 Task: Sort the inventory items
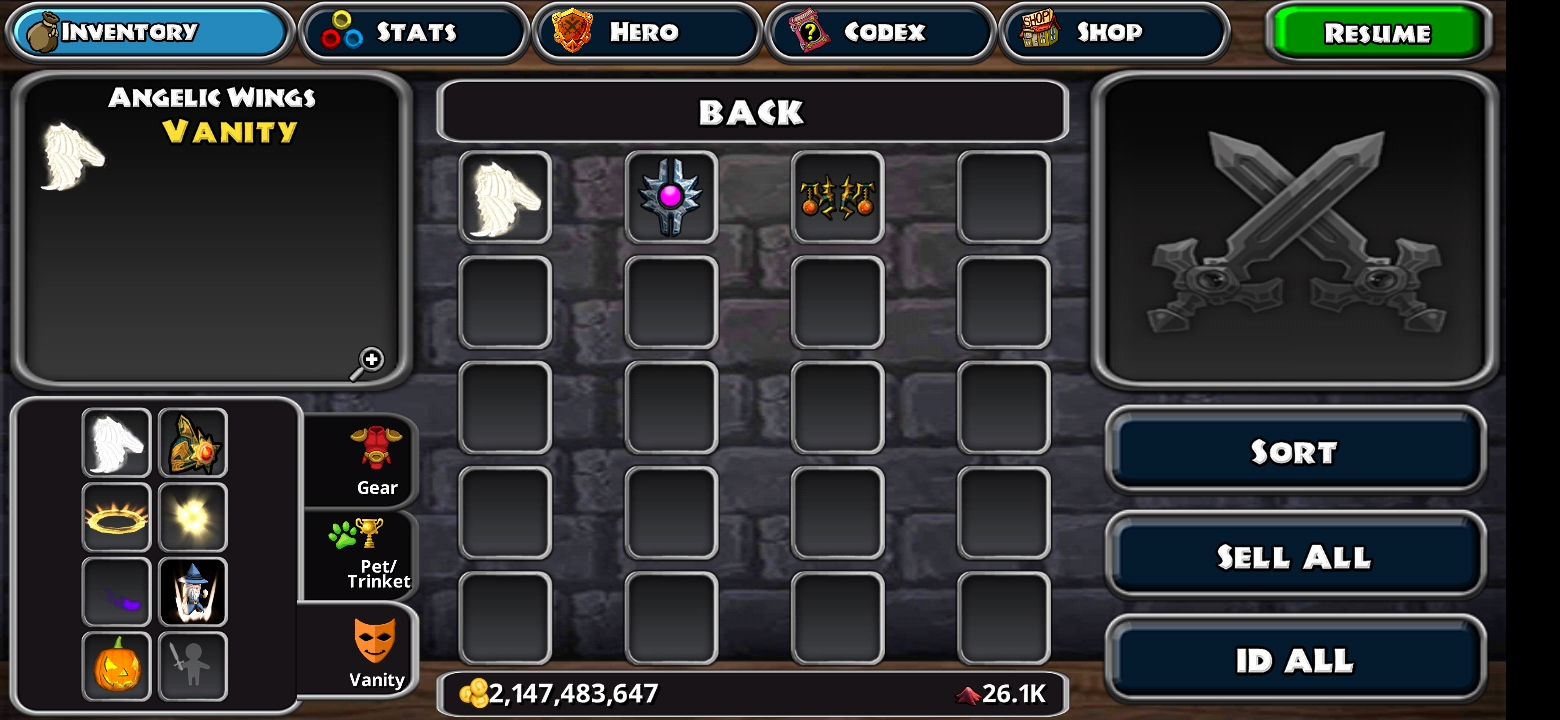(x=1294, y=452)
